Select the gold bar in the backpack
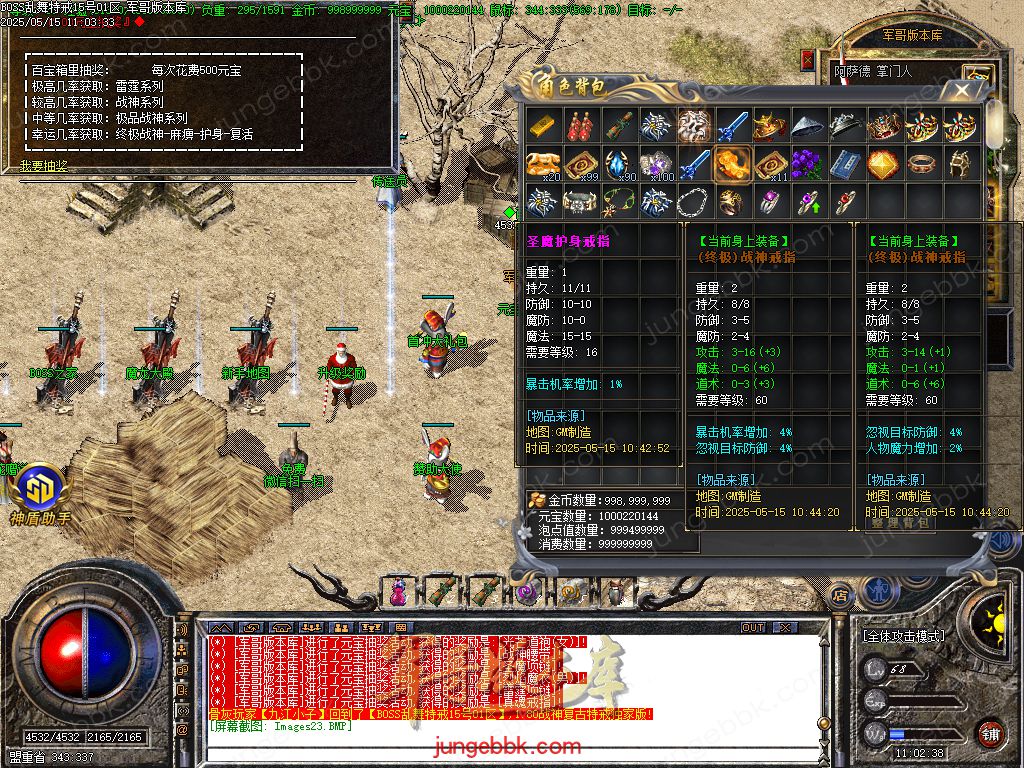The width and height of the screenshot is (1024, 768). tap(544, 126)
